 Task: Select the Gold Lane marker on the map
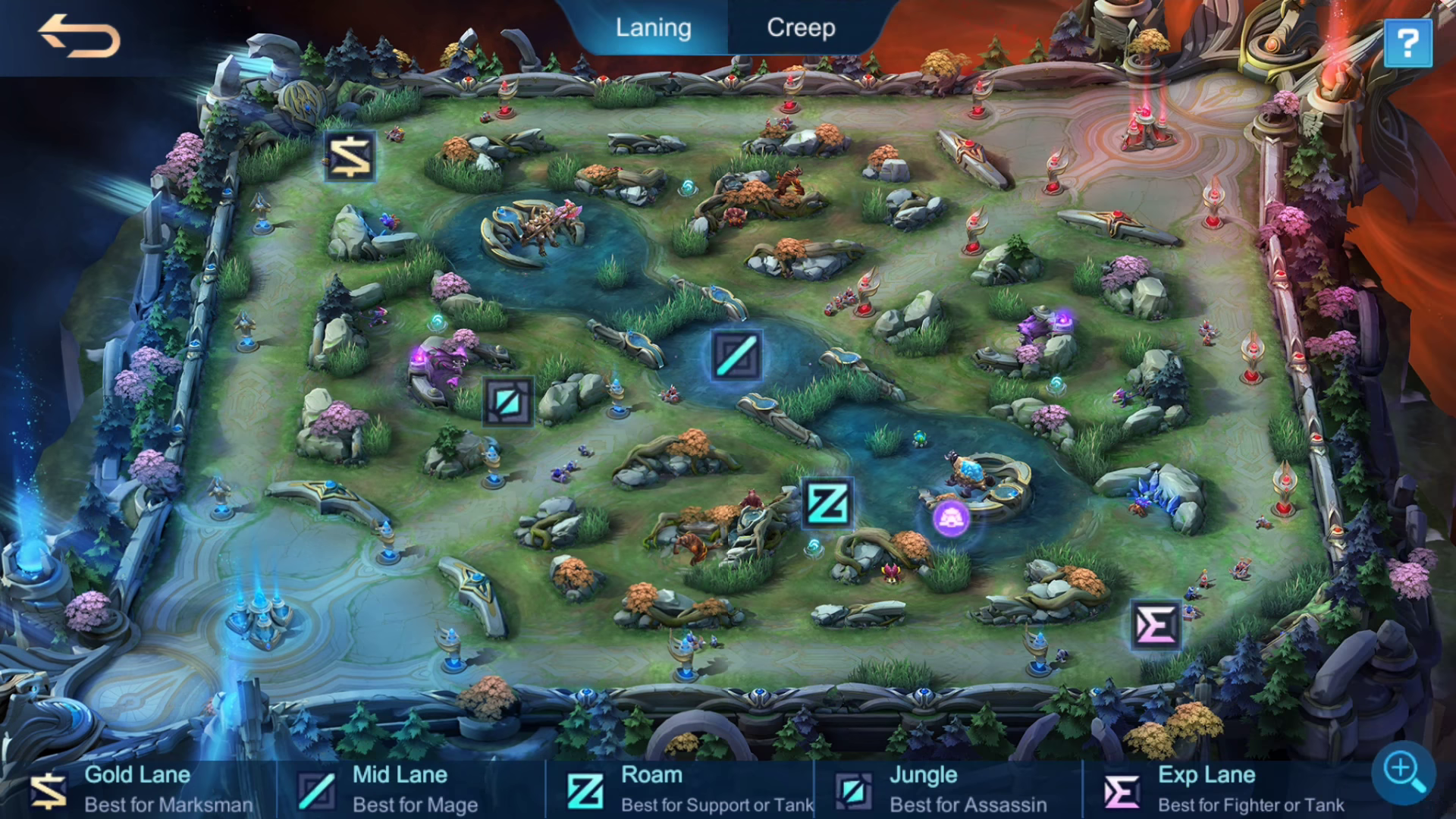pyautogui.click(x=350, y=157)
